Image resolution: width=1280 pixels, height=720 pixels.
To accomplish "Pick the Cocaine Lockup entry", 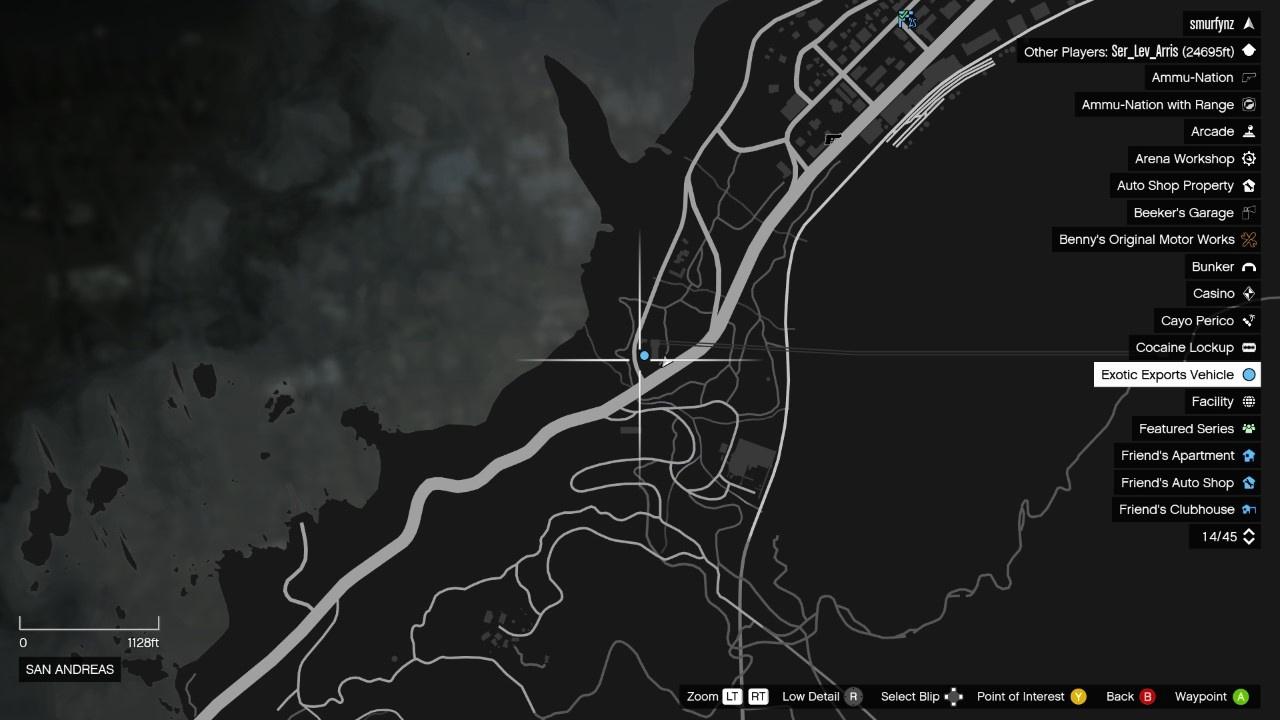I will tap(1193, 348).
